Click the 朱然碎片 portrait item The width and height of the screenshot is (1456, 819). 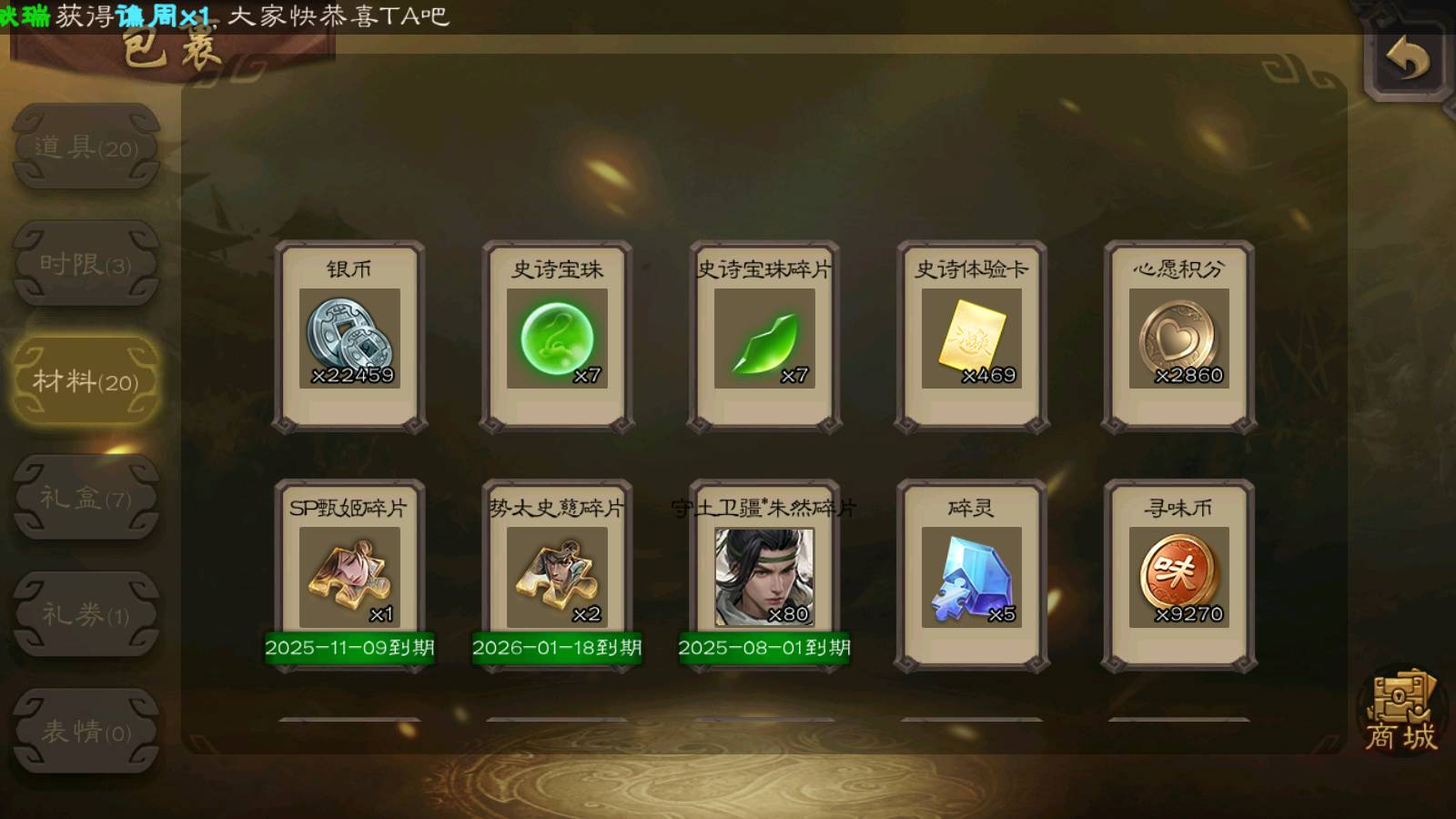[x=764, y=577]
